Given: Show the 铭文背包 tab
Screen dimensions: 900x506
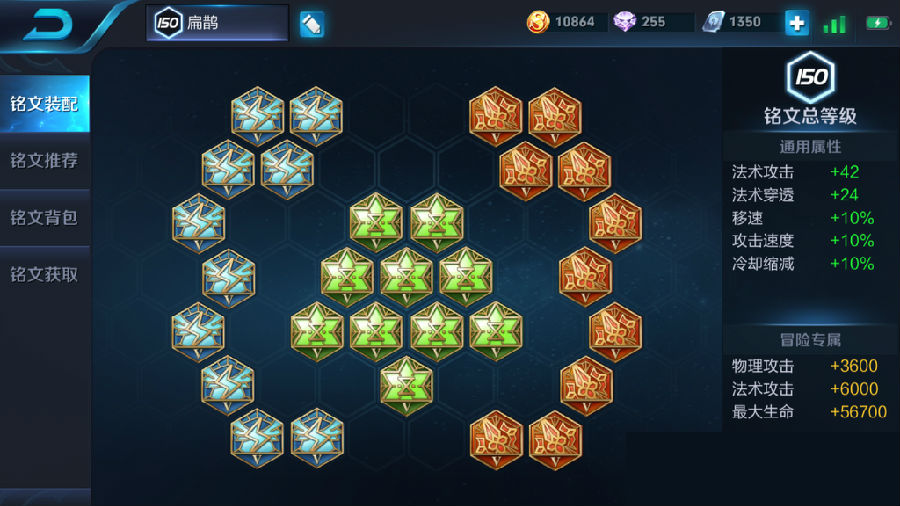Looking at the screenshot, I should point(45,218).
